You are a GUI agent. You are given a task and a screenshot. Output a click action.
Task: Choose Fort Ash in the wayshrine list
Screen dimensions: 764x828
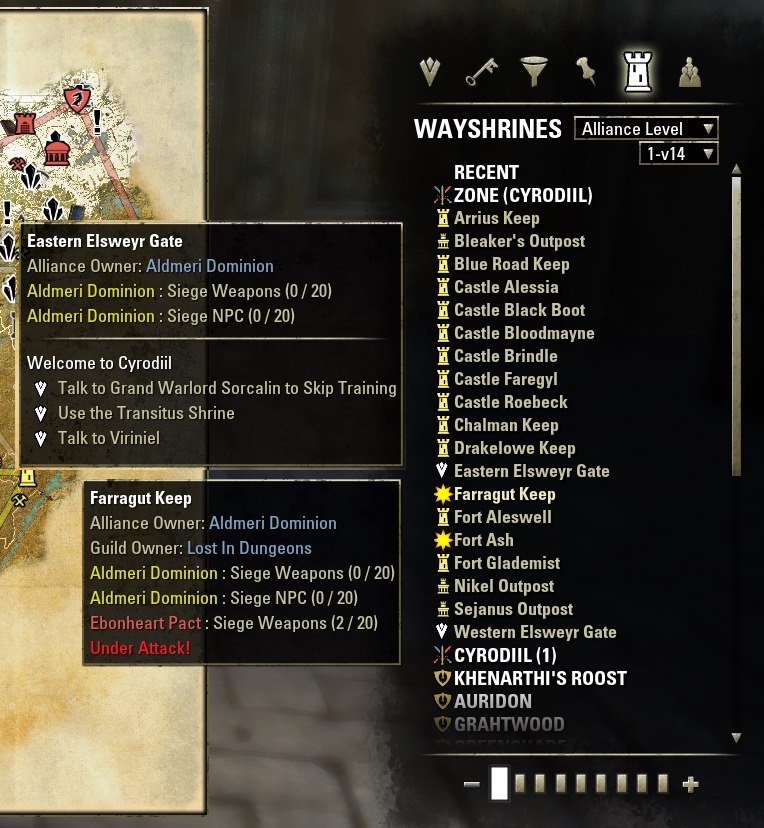(x=484, y=540)
